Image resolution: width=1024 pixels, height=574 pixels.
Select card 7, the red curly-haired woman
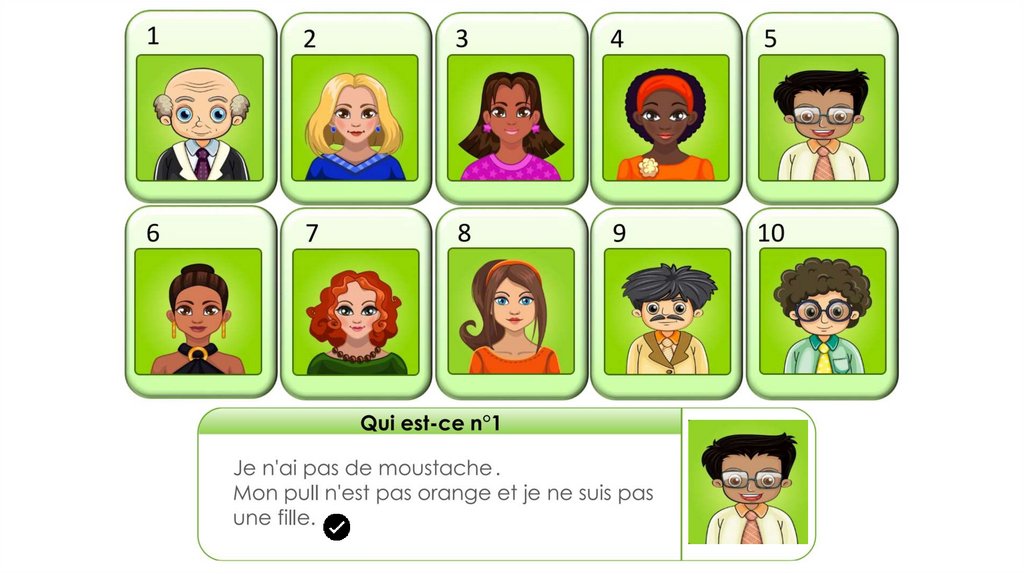pos(355,311)
